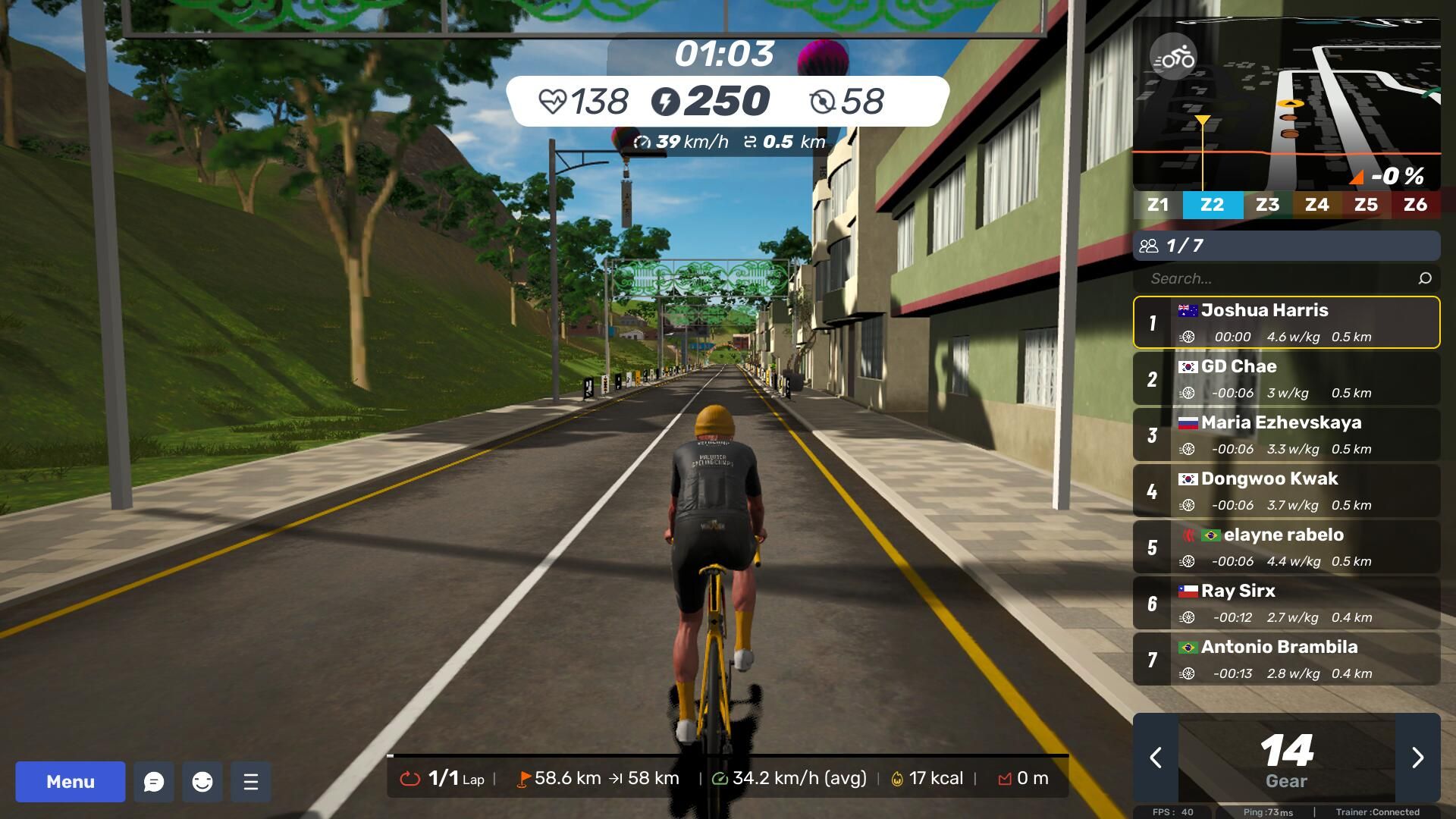1456x819 pixels.
Task: Choose Antonio Brambila's rider row
Action: [x=1287, y=659]
